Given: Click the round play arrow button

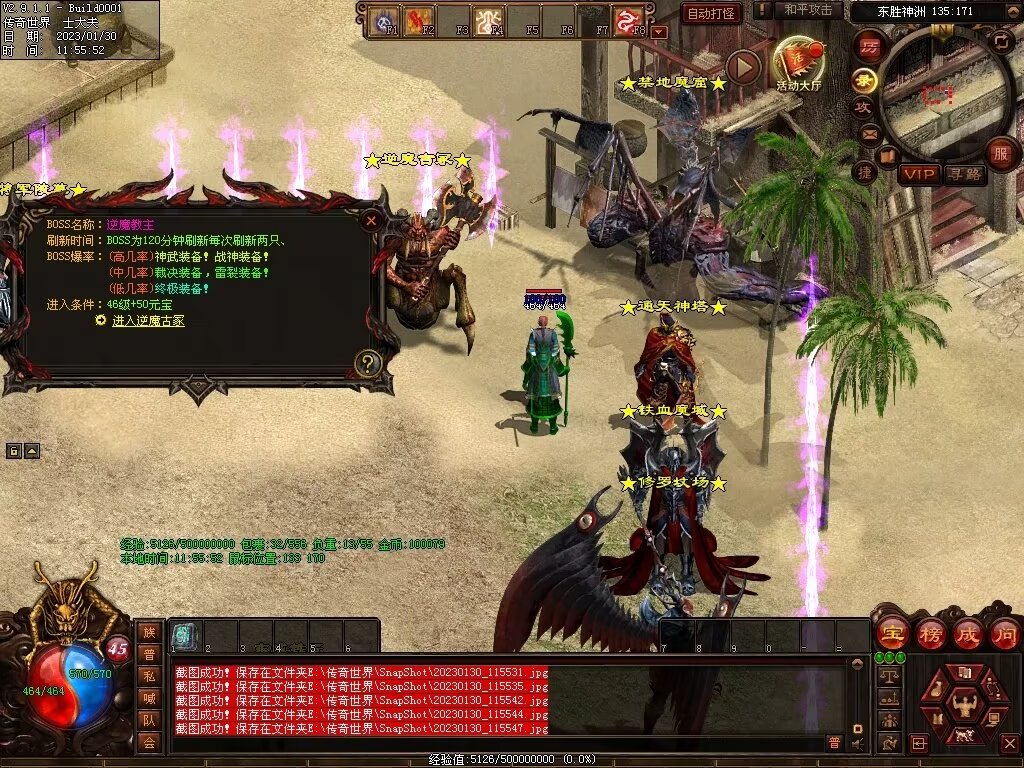Looking at the screenshot, I should pyautogui.click(x=743, y=67).
